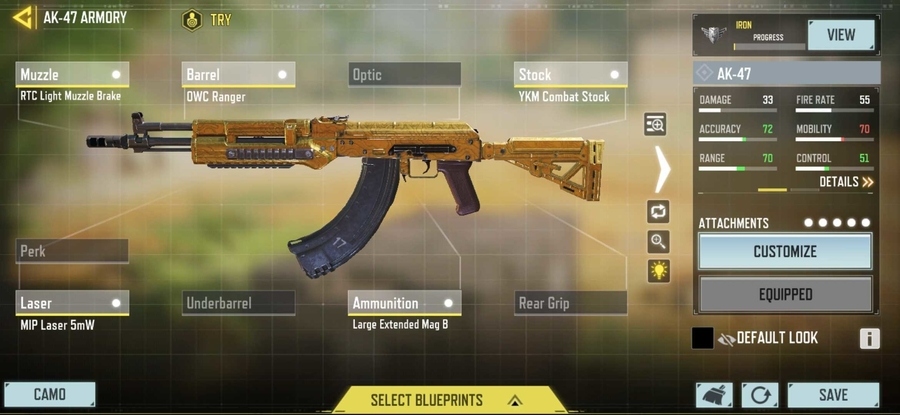Select the empty Rear Grip slot
The width and height of the screenshot is (900, 415).
click(x=571, y=303)
